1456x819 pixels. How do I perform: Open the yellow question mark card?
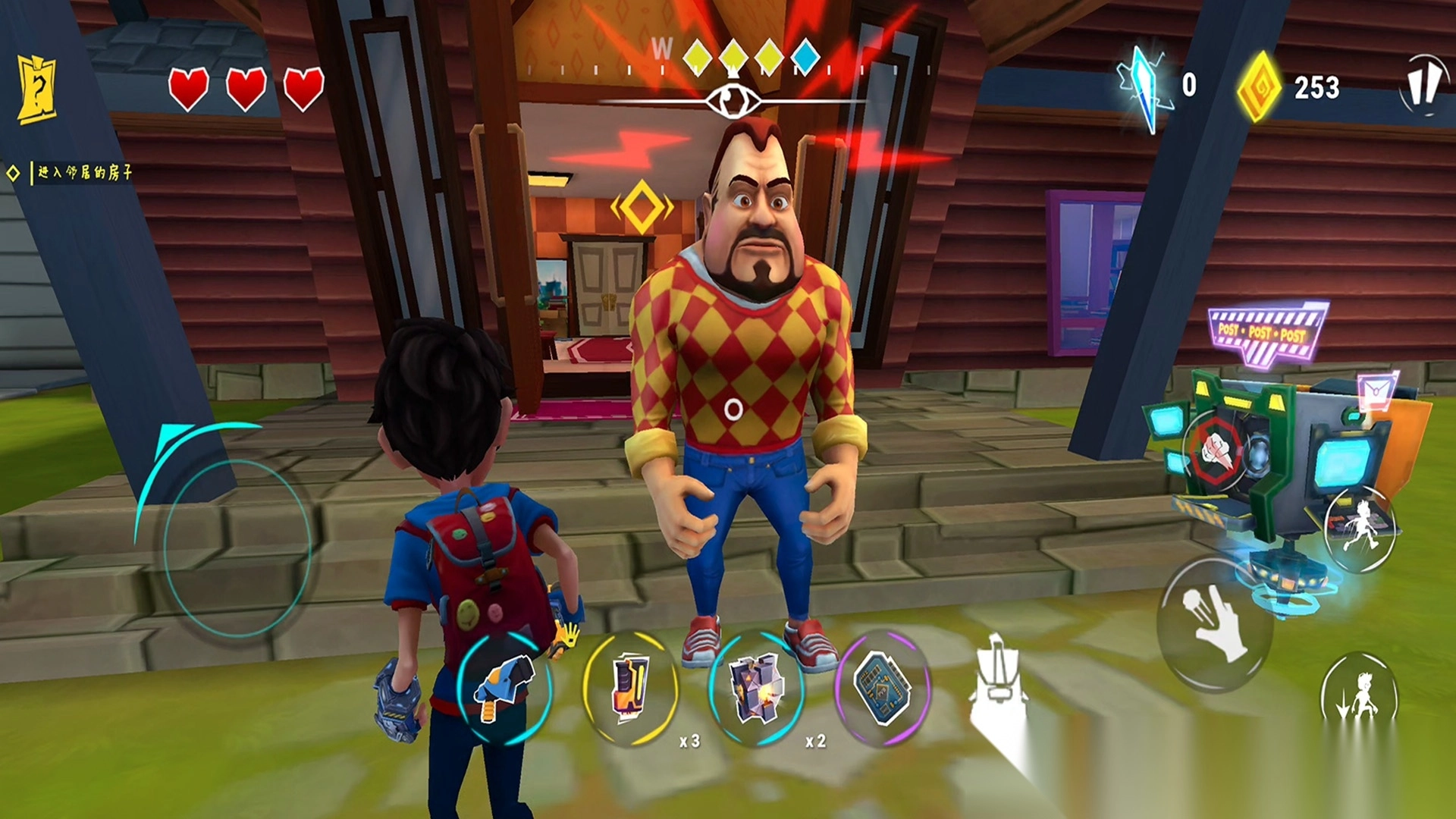pyautogui.click(x=37, y=89)
